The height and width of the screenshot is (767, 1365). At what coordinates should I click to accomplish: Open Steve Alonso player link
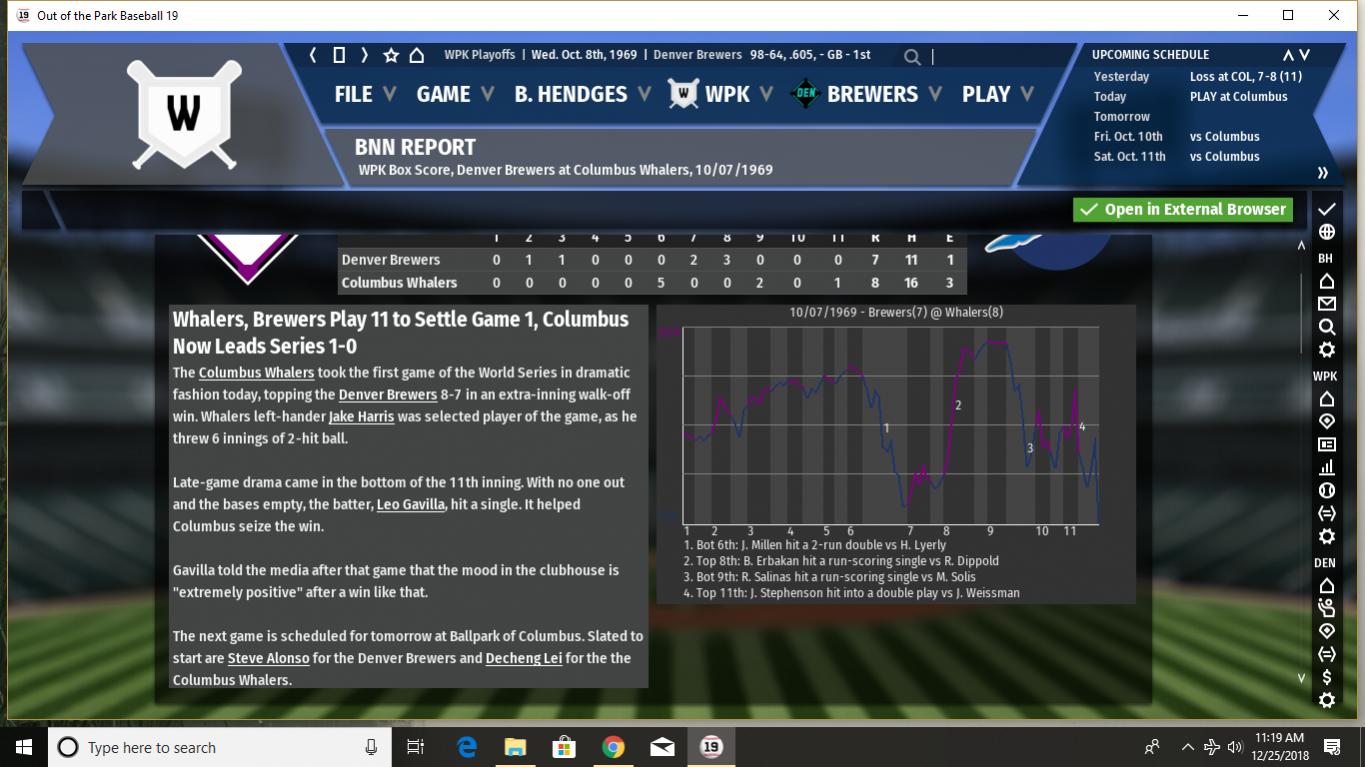click(x=268, y=659)
